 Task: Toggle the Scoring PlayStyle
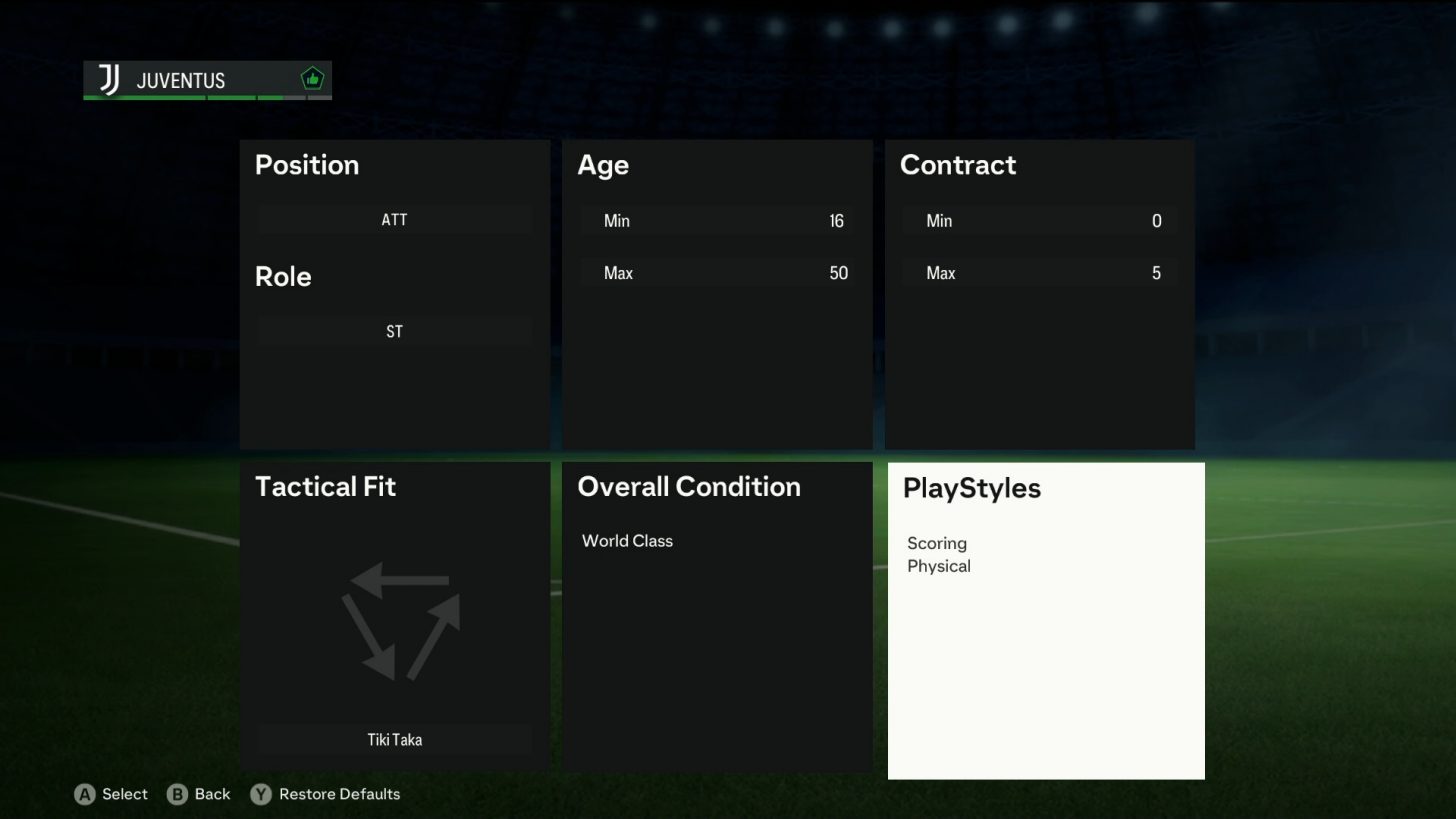tap(937, 543)
